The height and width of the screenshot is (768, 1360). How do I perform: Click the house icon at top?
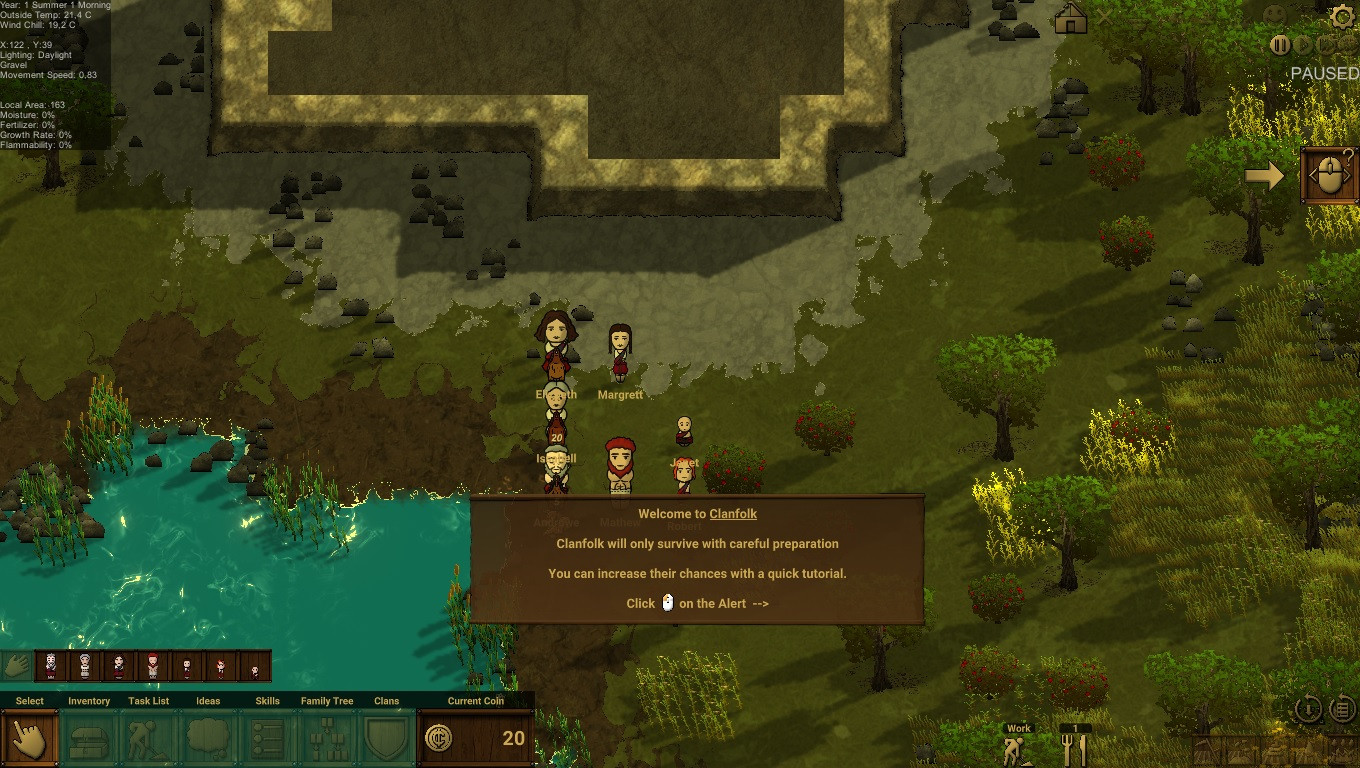pos(1070,18)
